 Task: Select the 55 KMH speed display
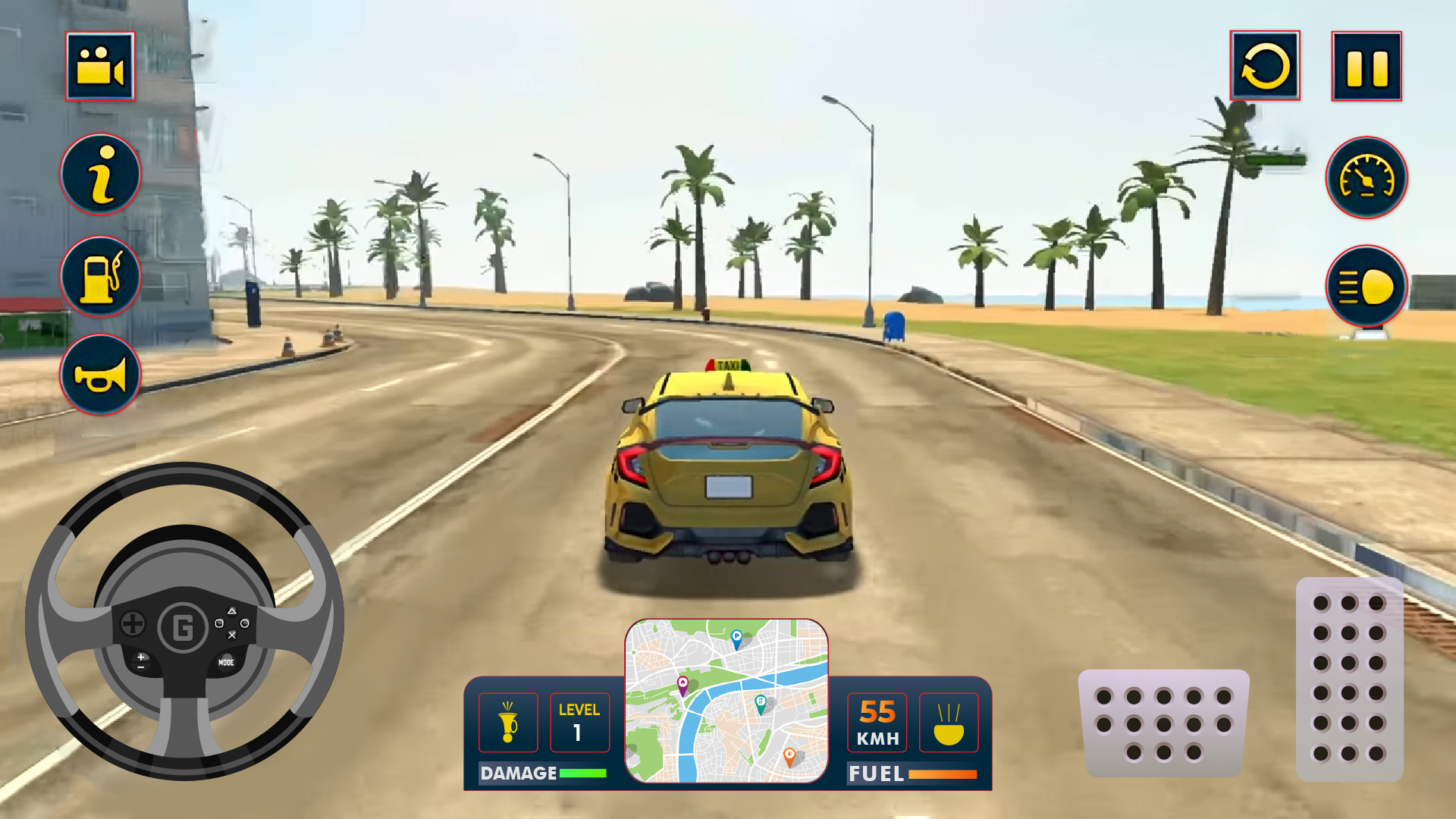(x=878, y=723)
